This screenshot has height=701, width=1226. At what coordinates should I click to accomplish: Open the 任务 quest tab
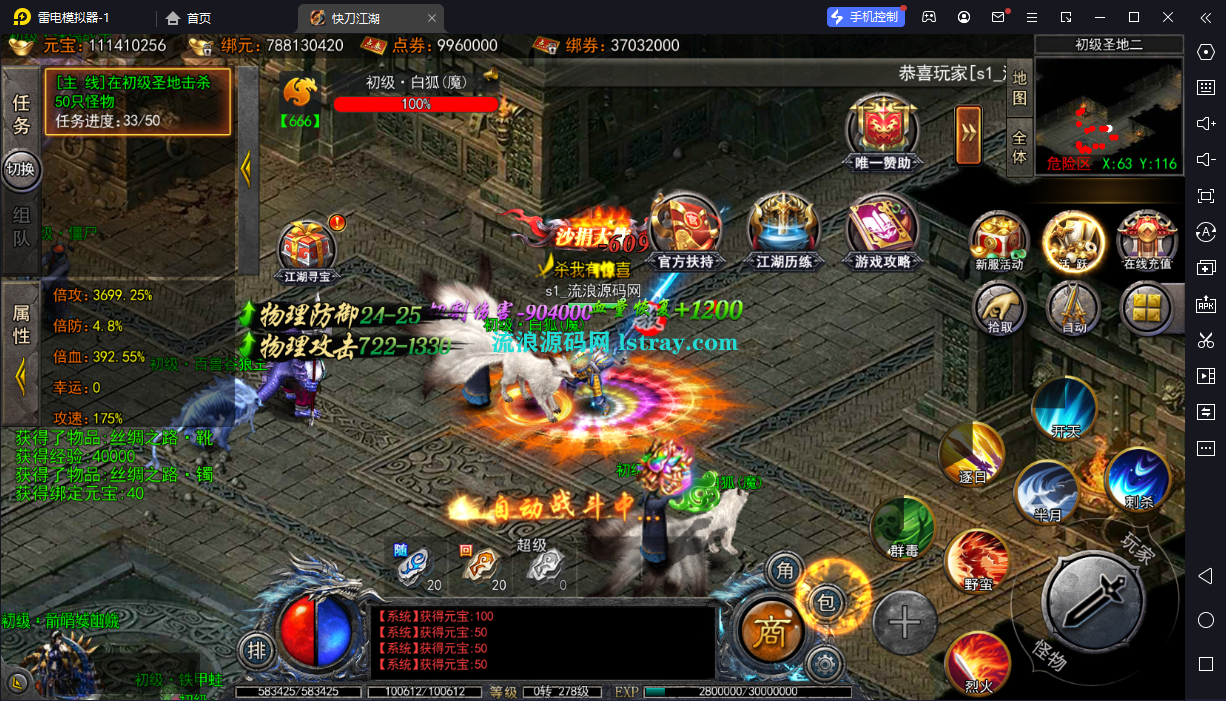[x=21, y=114]
